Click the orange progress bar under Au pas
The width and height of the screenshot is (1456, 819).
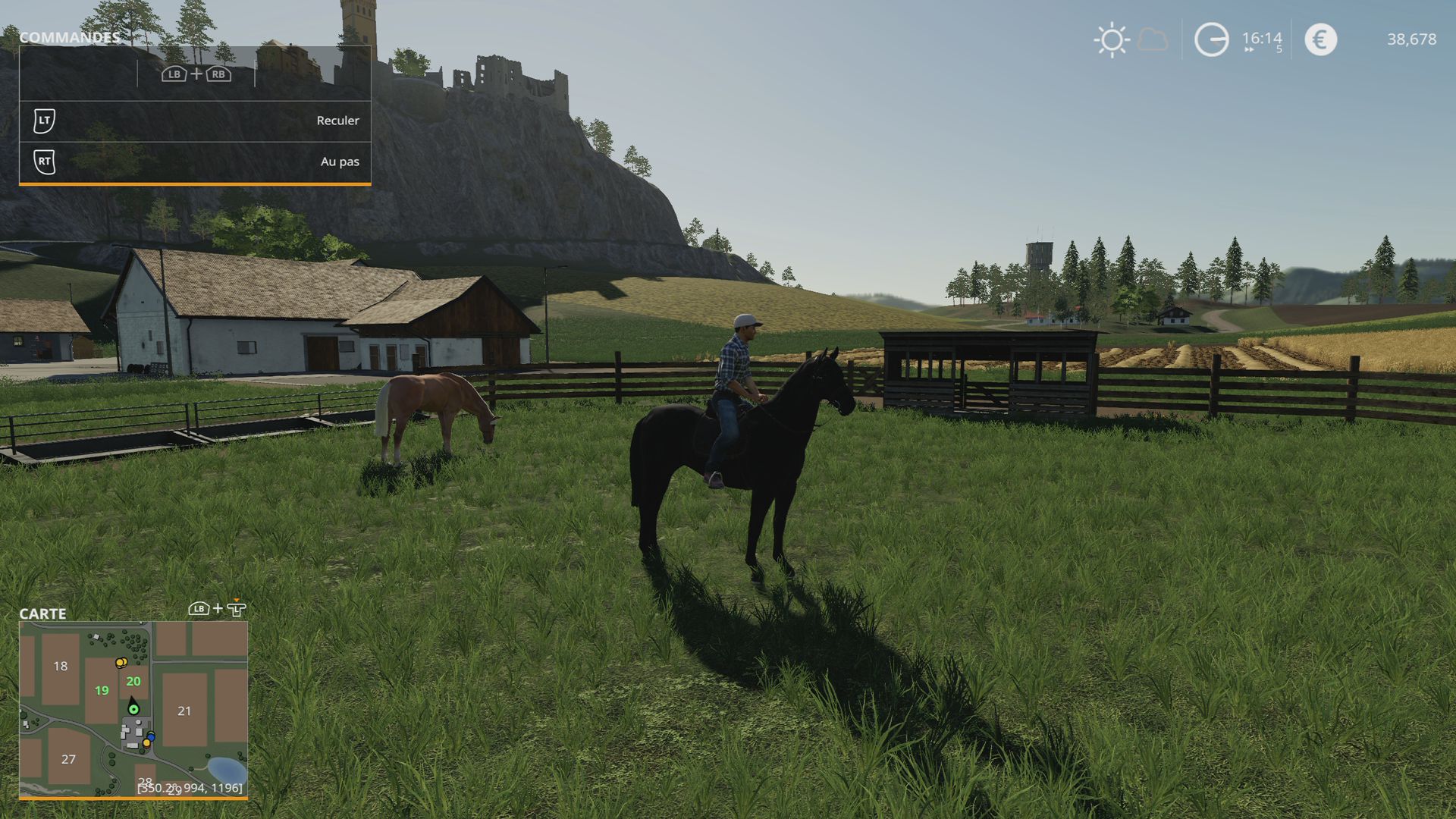pyautogui.click(x=196, y=183)
